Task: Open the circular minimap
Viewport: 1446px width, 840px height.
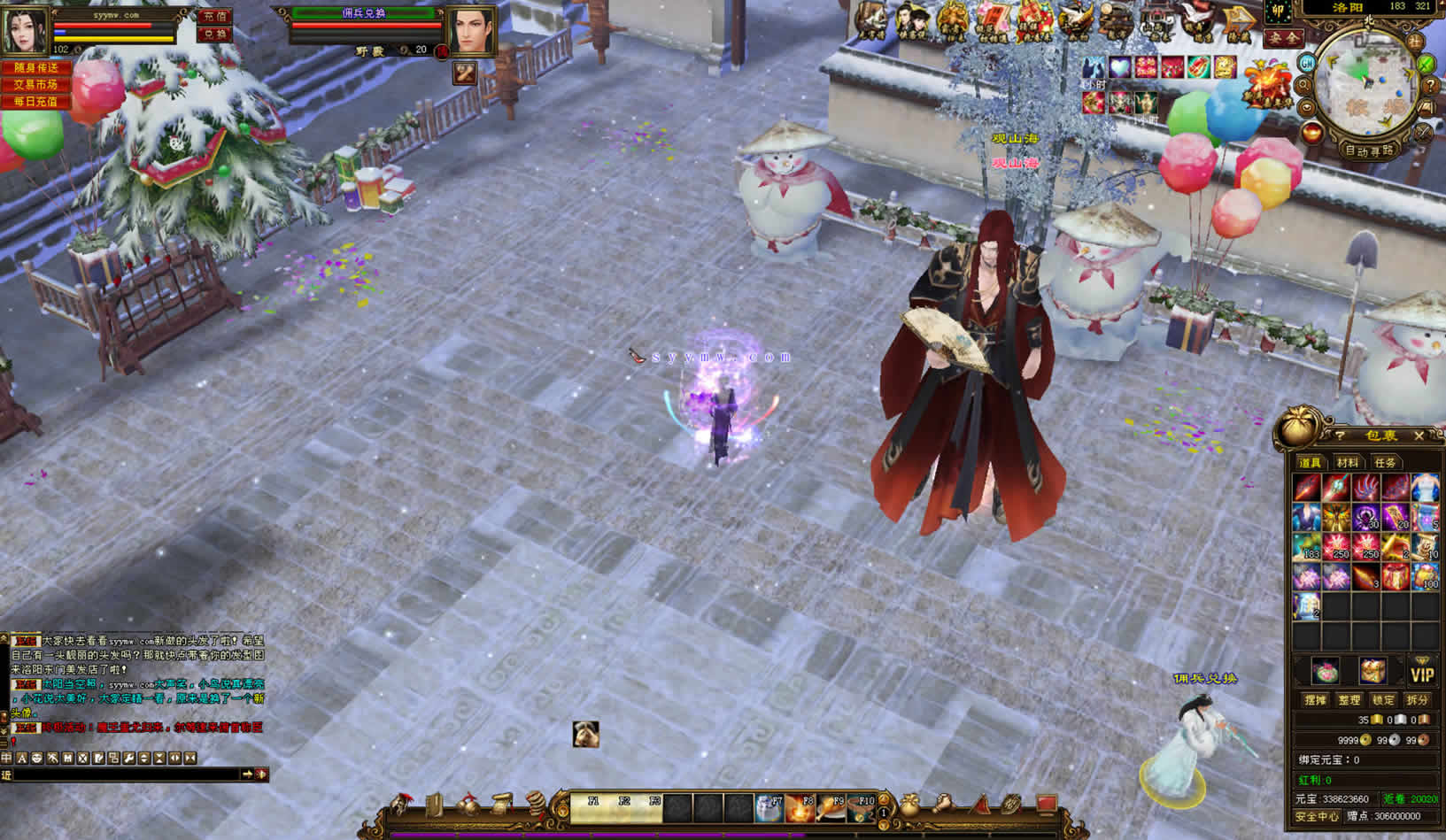Action: [1365, 86]
